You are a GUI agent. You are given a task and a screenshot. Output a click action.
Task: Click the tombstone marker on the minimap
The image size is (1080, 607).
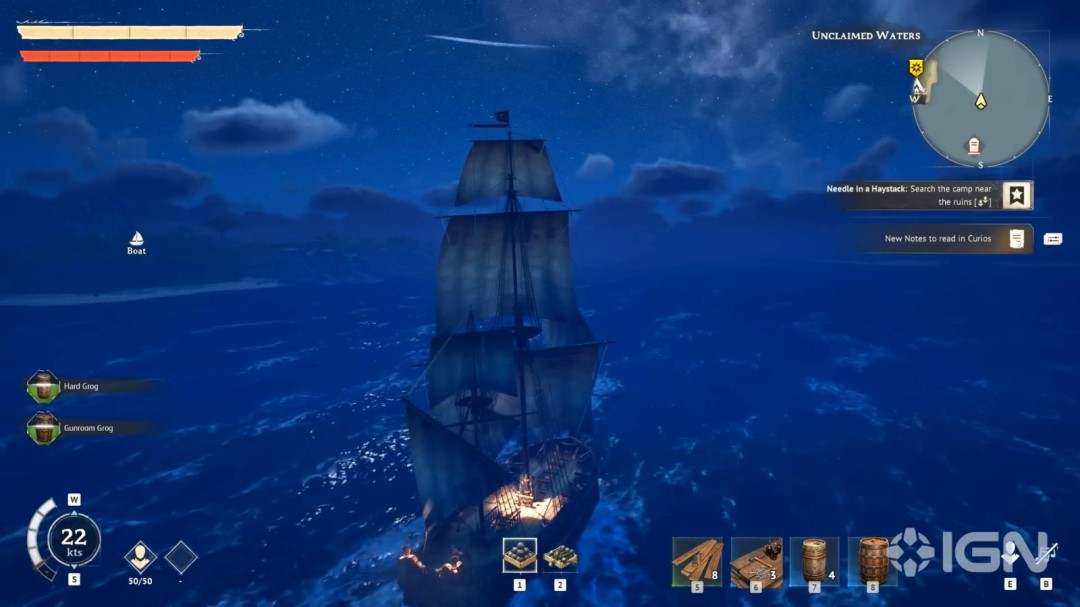click(x=974, y=148)
